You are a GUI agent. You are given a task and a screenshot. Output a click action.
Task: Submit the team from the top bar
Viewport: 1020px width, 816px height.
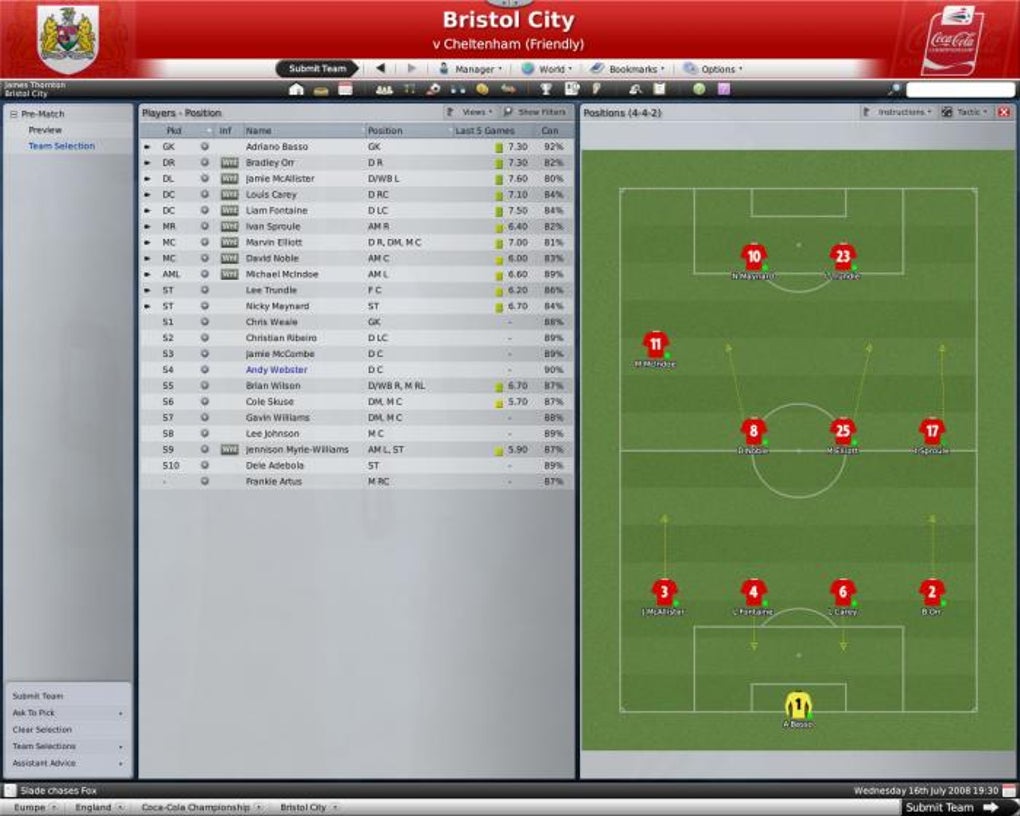[x=317, y=69]
